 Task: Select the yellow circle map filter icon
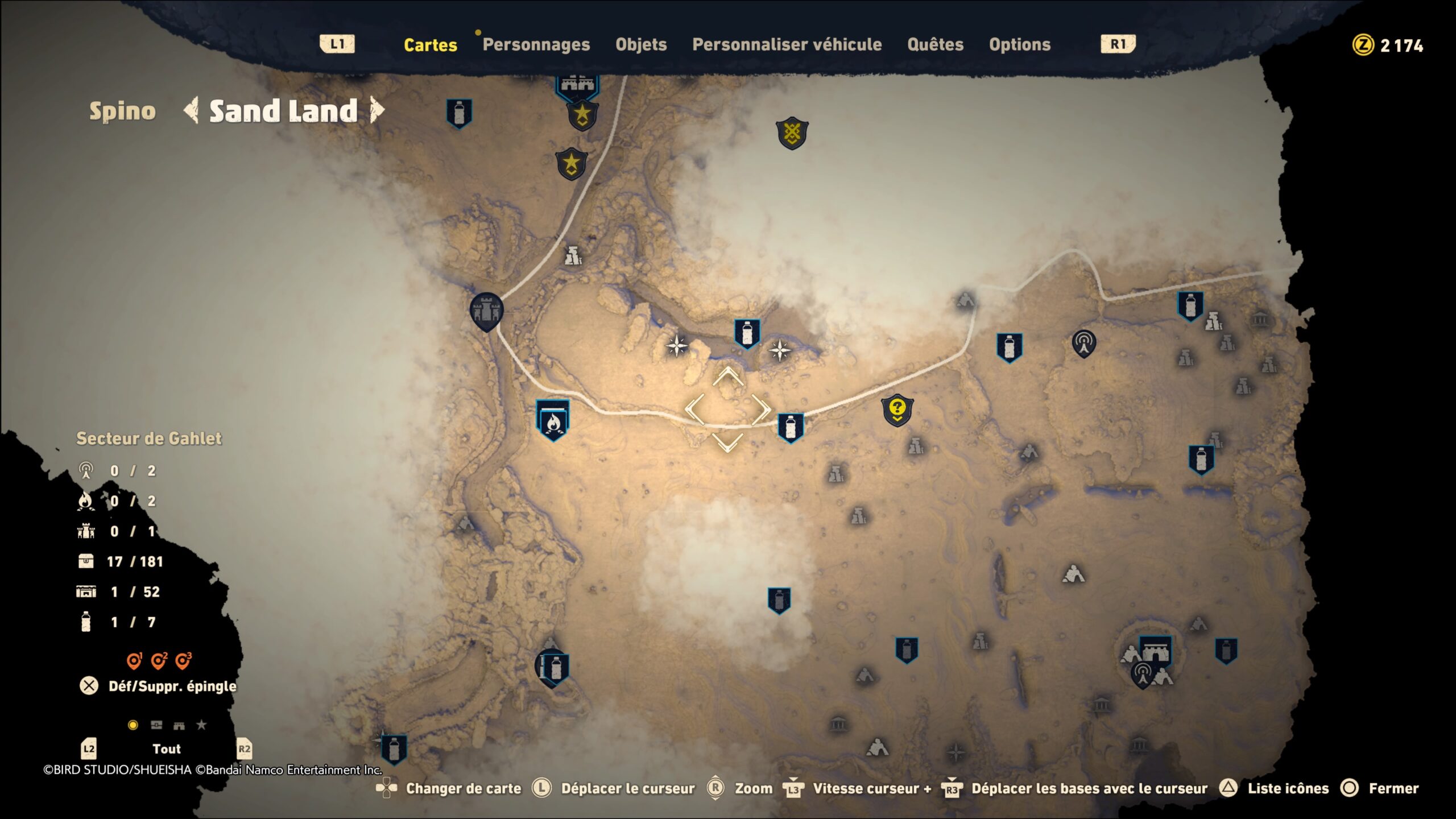coord(133,725)
